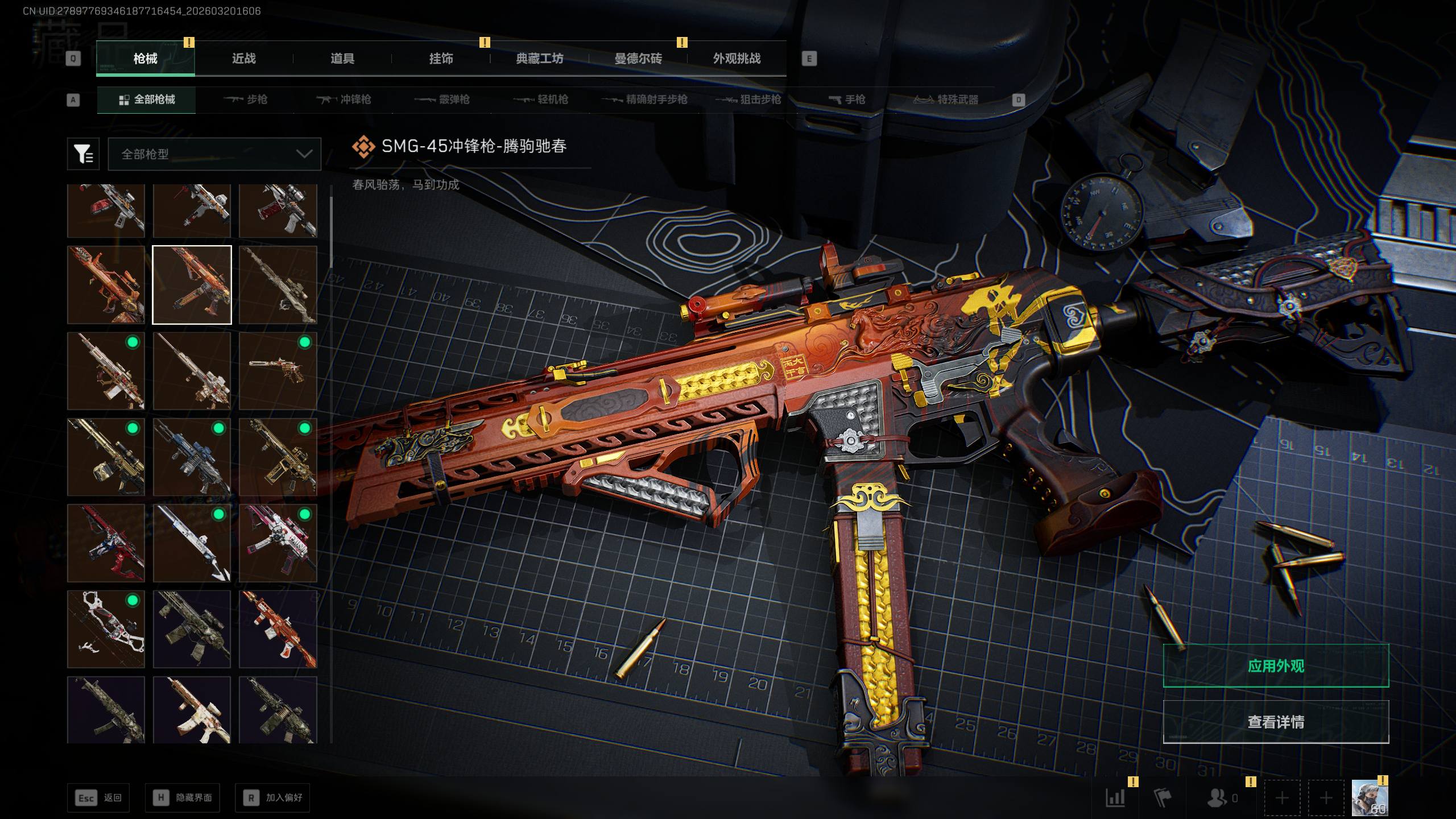Viewport: 1456px width, 819px height.
Task: Select the 特殊武器 special weapons category
Action: (x=946, y=100)
